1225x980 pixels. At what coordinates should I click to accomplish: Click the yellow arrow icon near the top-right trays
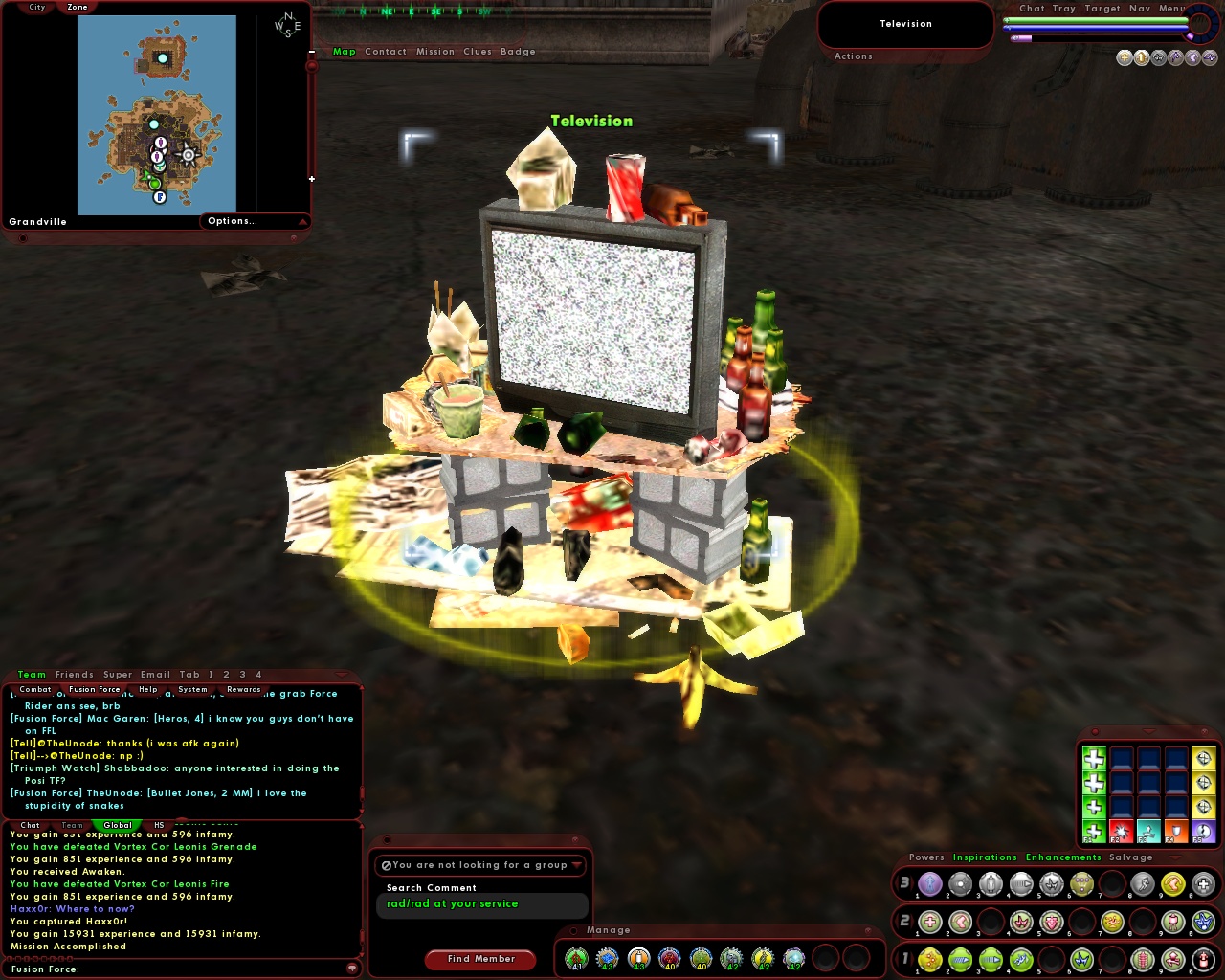pyautogui.click(x=1142, y=57)
